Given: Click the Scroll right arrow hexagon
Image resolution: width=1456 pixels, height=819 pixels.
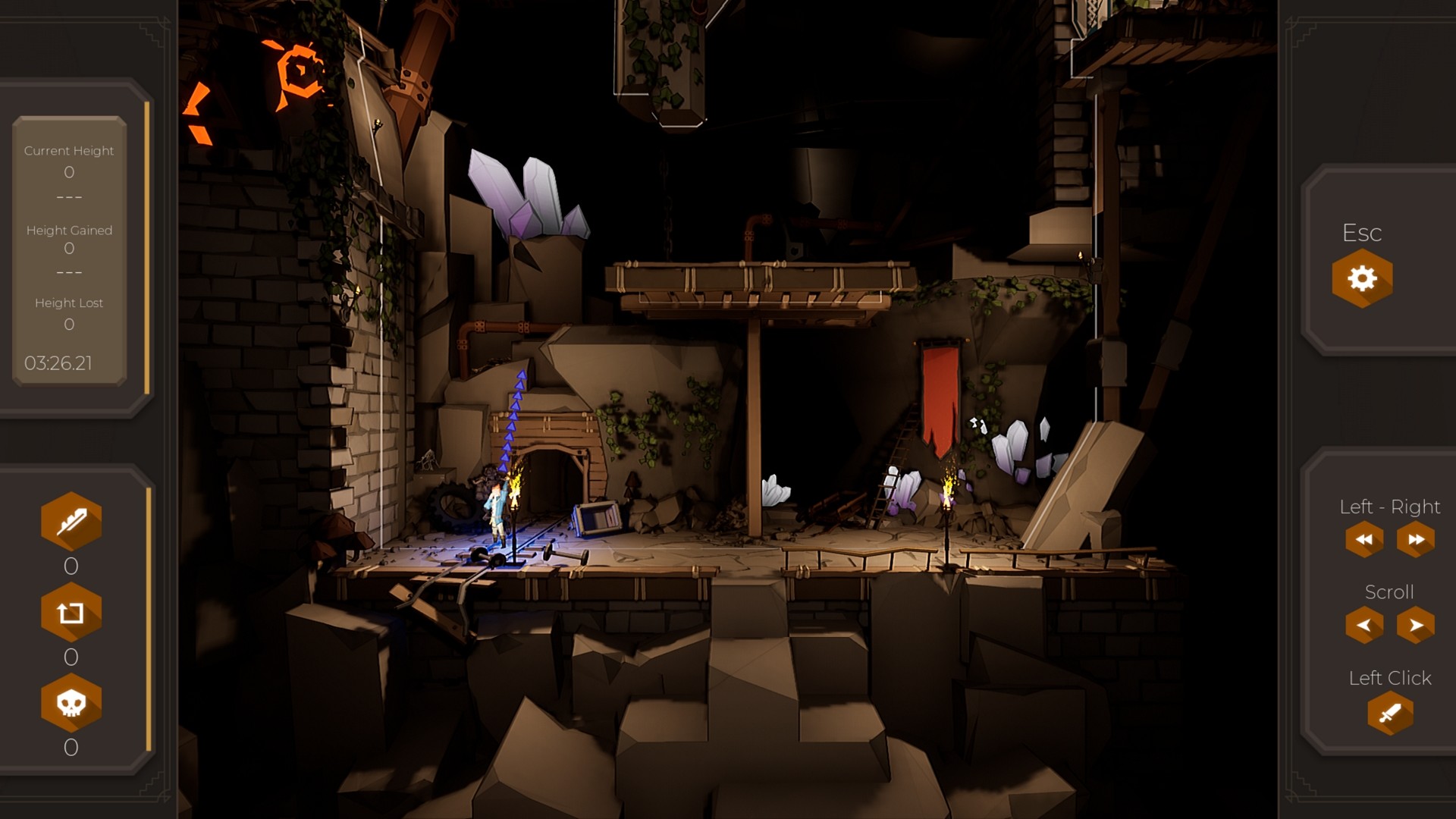Looking at the screenshot, I should pyautogui.click(x=1414, y=625).
